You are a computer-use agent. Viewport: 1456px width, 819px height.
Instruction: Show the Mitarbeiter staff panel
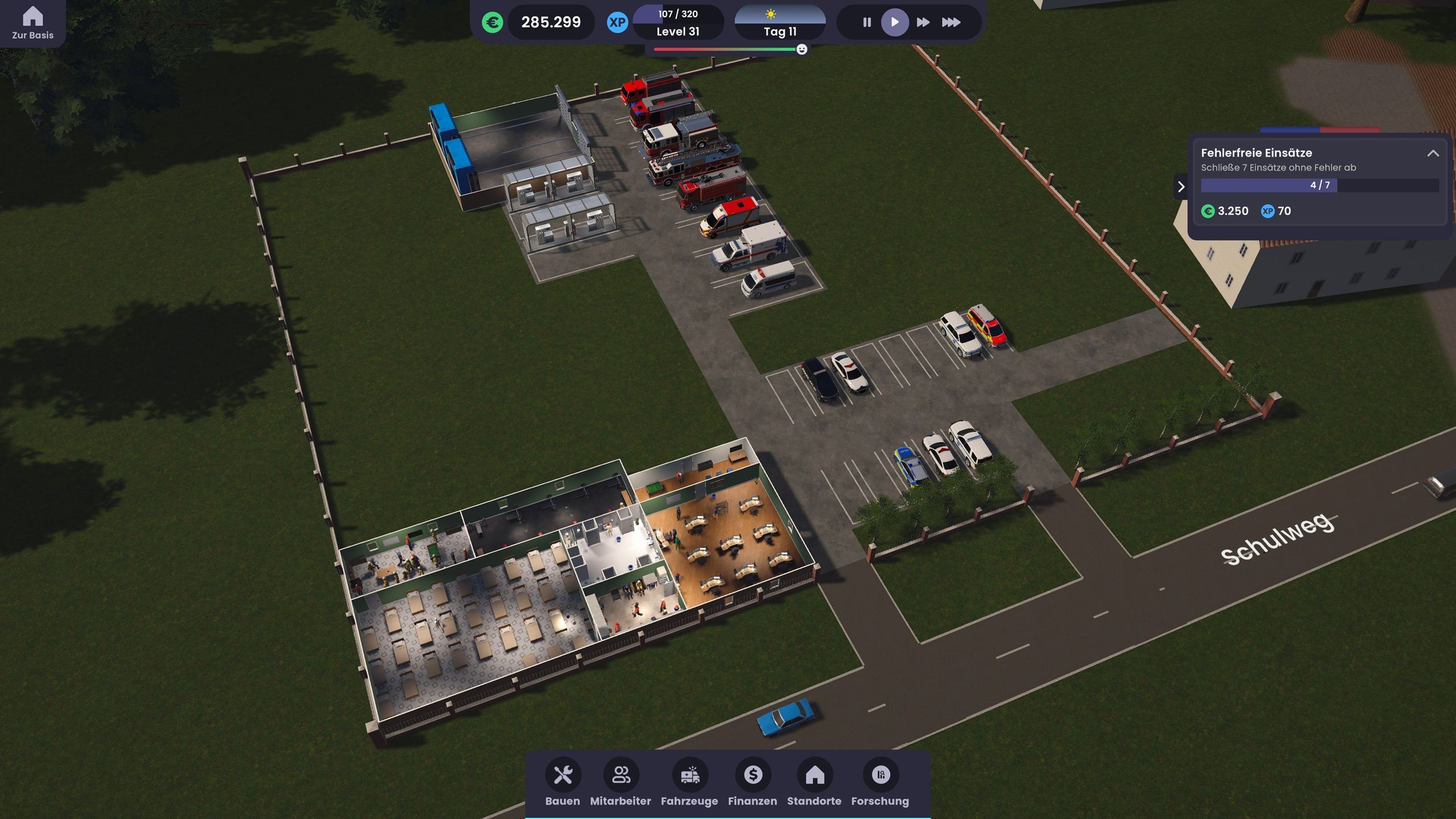(621, 781)
